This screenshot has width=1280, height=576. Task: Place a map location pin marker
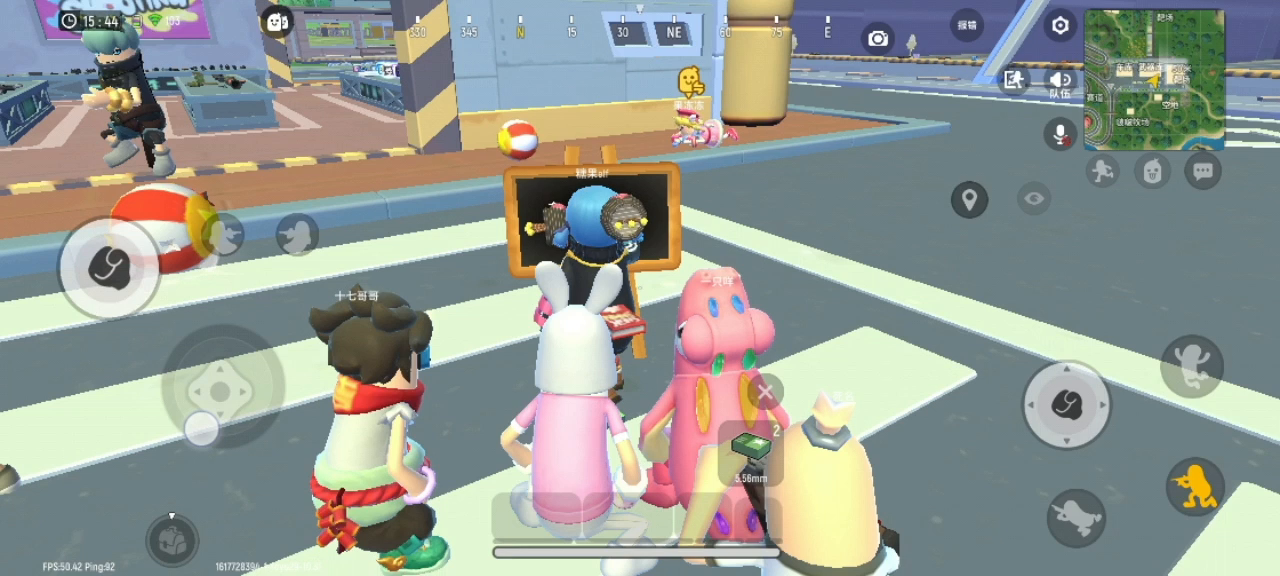[969, 200]
